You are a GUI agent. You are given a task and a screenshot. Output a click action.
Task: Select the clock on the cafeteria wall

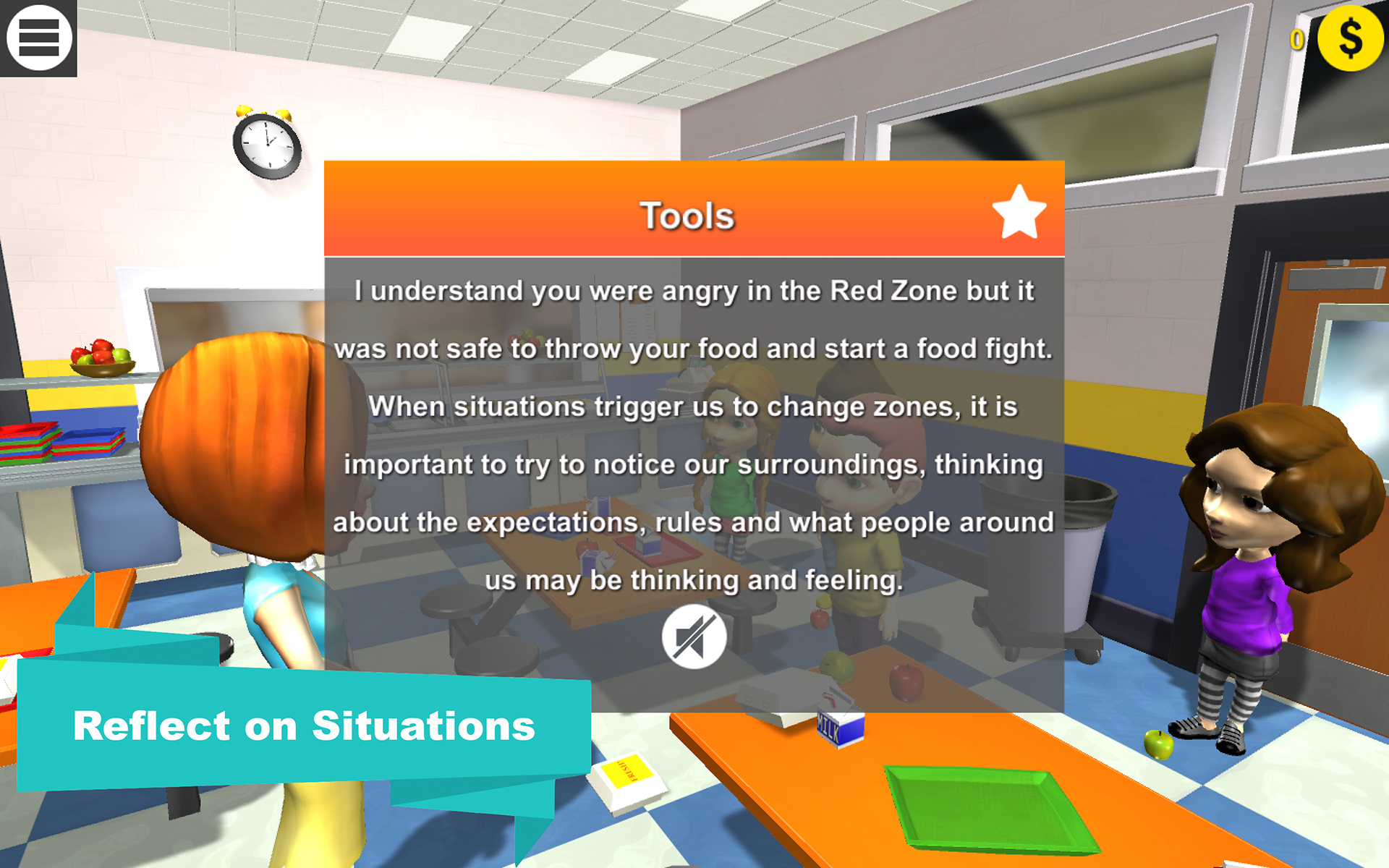coord(267,143)
